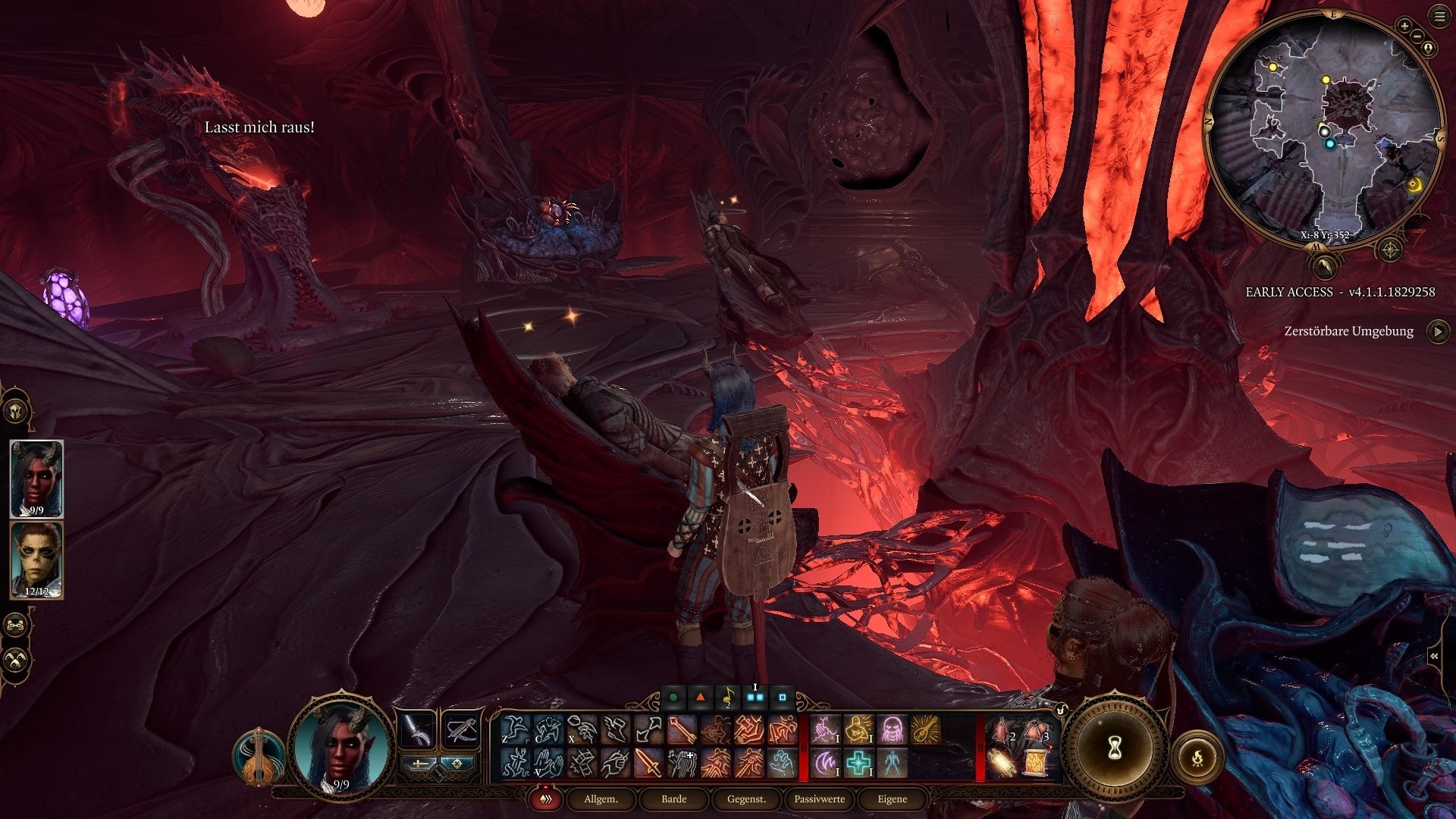Select the horned tiefling party portrait
The image size is (1456, 819).
click(36, 479)
